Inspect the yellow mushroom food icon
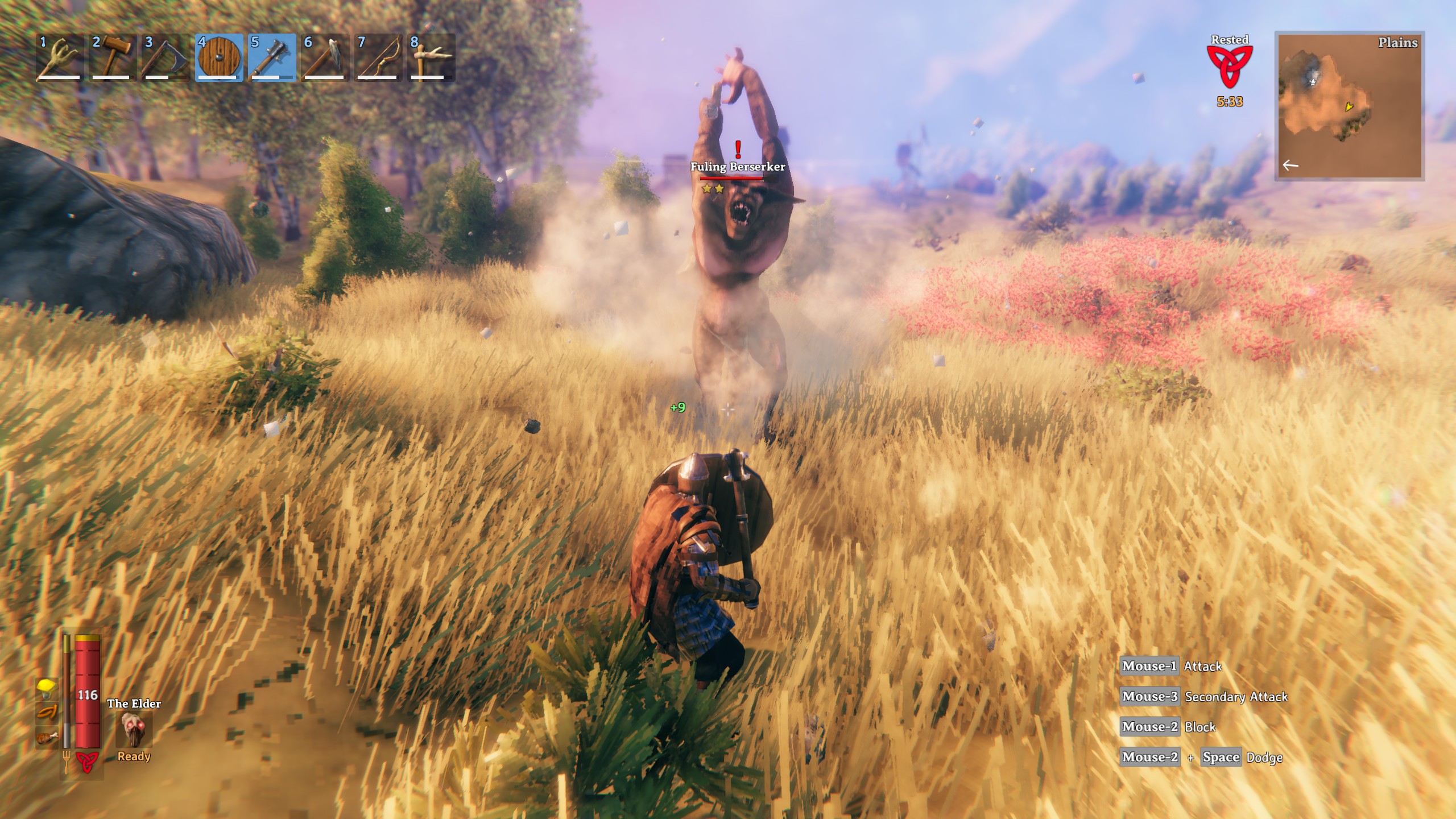The height and width of the screenshot is (819, 1456). (47, 688)
